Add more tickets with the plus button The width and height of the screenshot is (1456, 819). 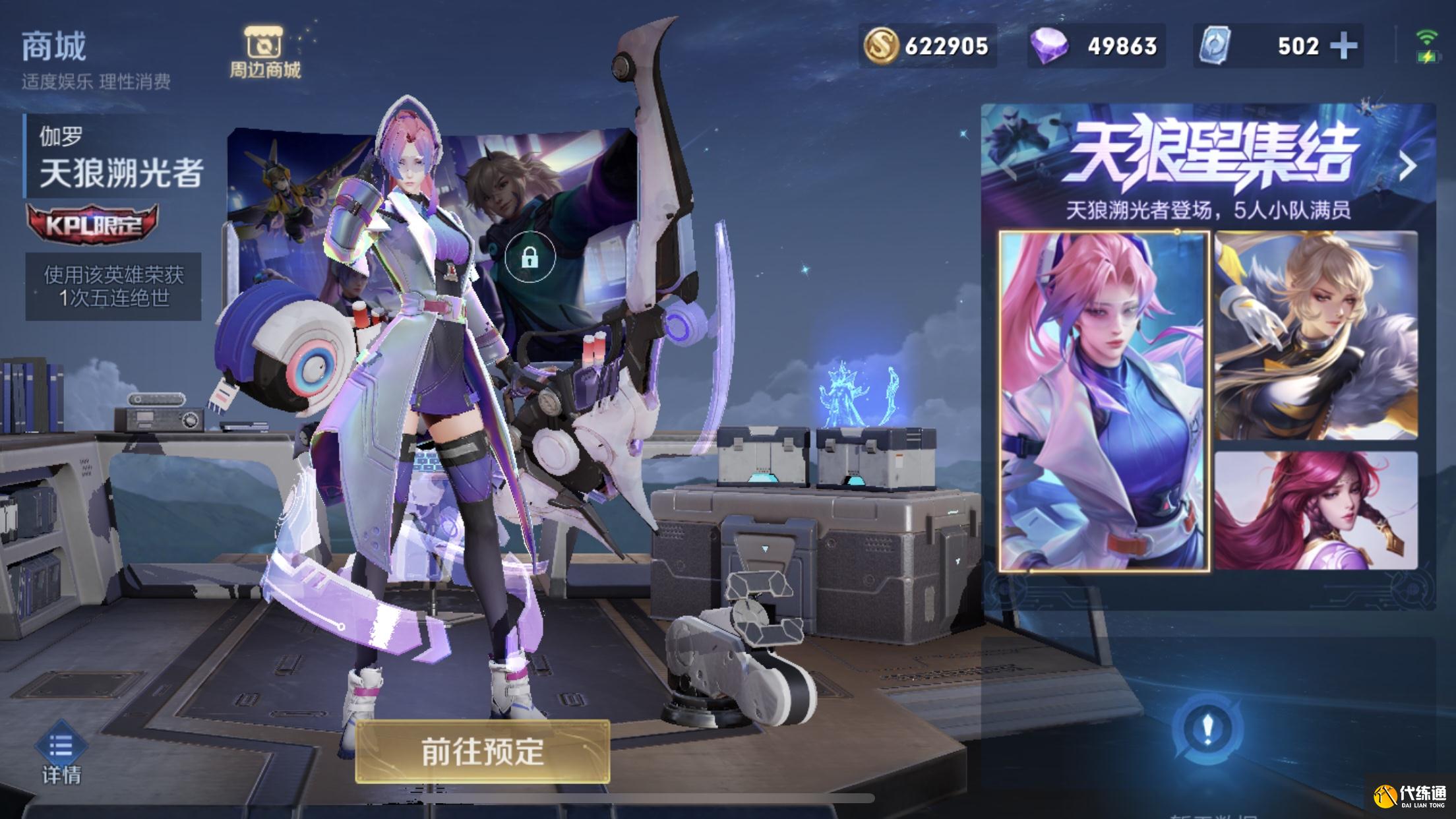(x=1343, y=46)
